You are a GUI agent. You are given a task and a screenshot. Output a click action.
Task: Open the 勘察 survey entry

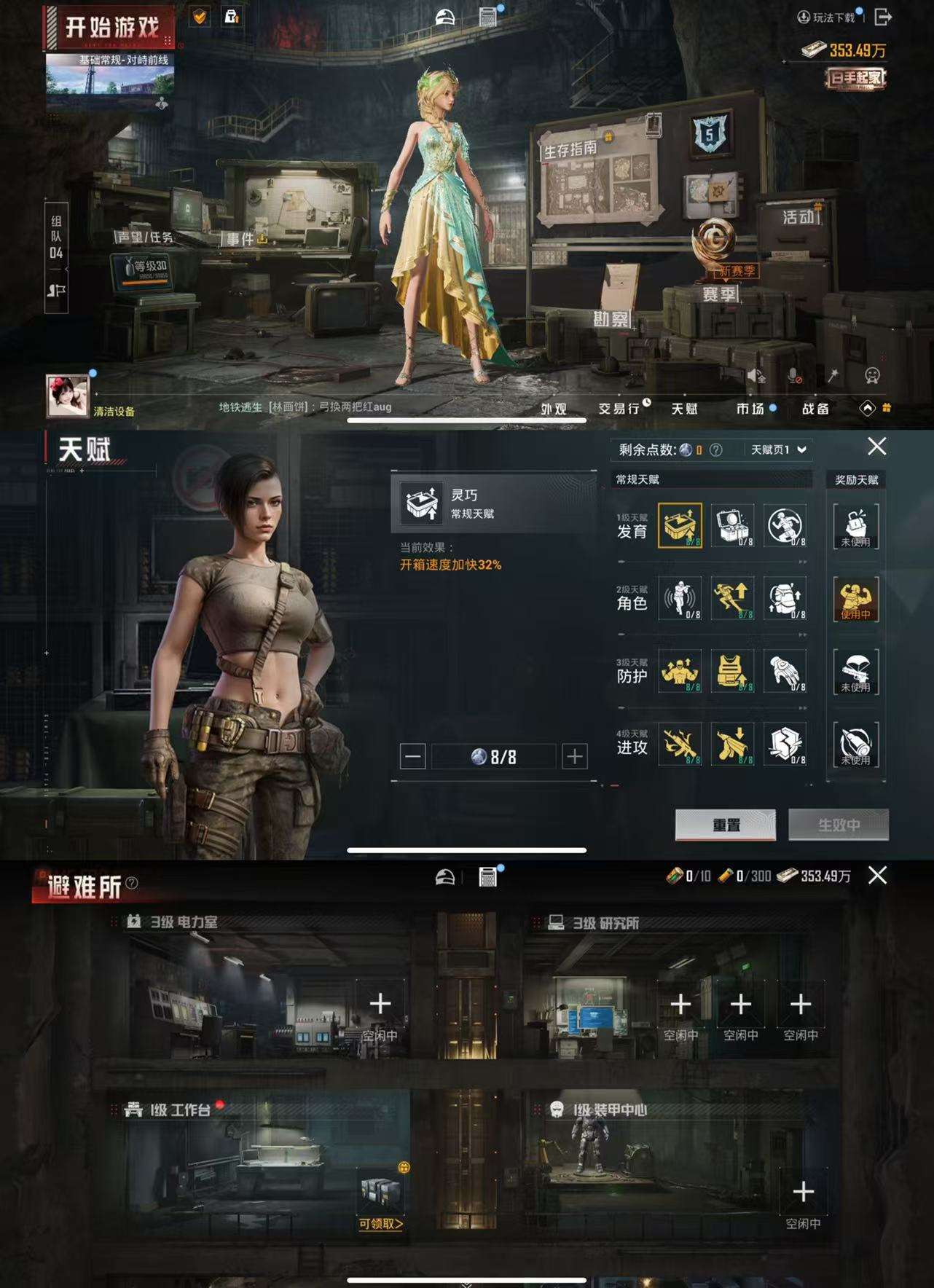[x=611, y=319]
